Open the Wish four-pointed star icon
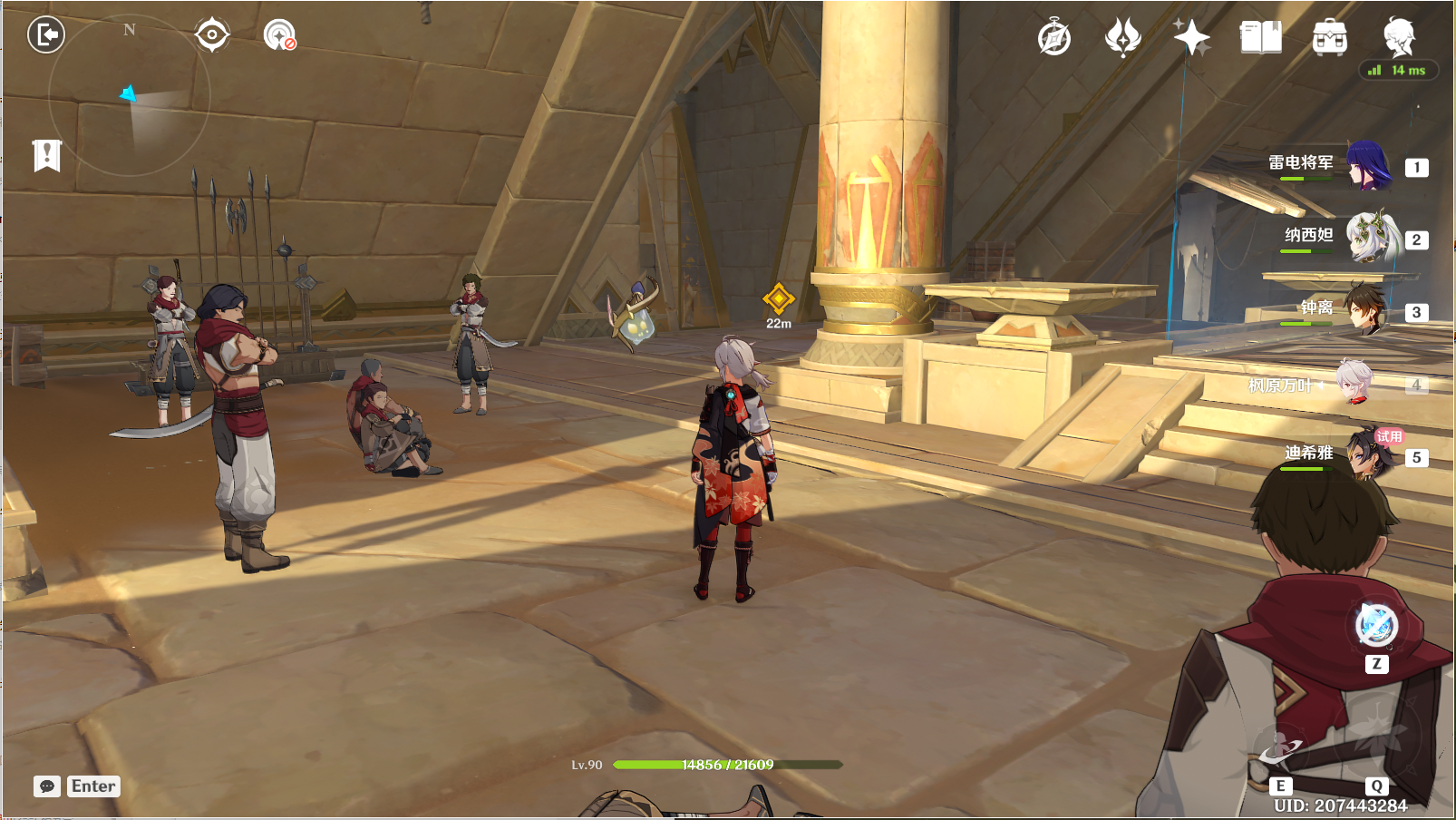Viewport: 1456px width, 820px height. click(1191, 38)
